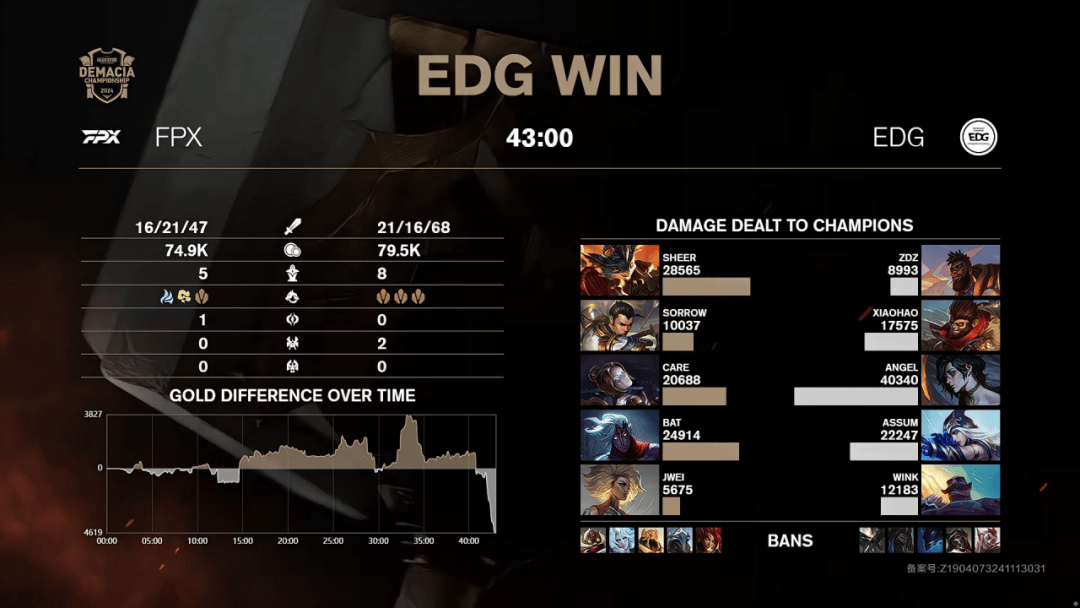Select SHEER's champion portrait
Viewport: 1080px width, 608px height.
tap(620, 270)
